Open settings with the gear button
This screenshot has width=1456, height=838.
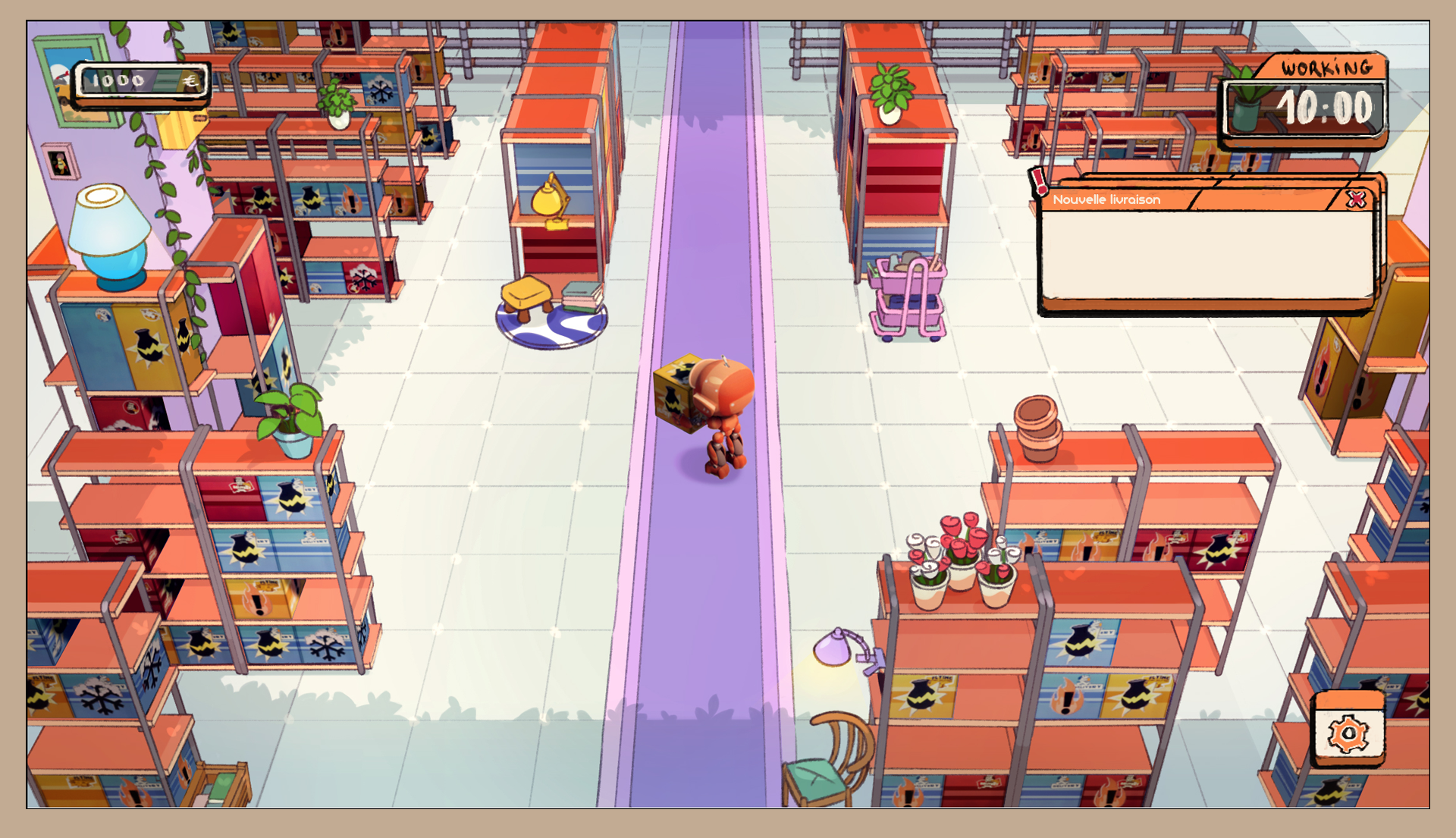click(1348, 733)
